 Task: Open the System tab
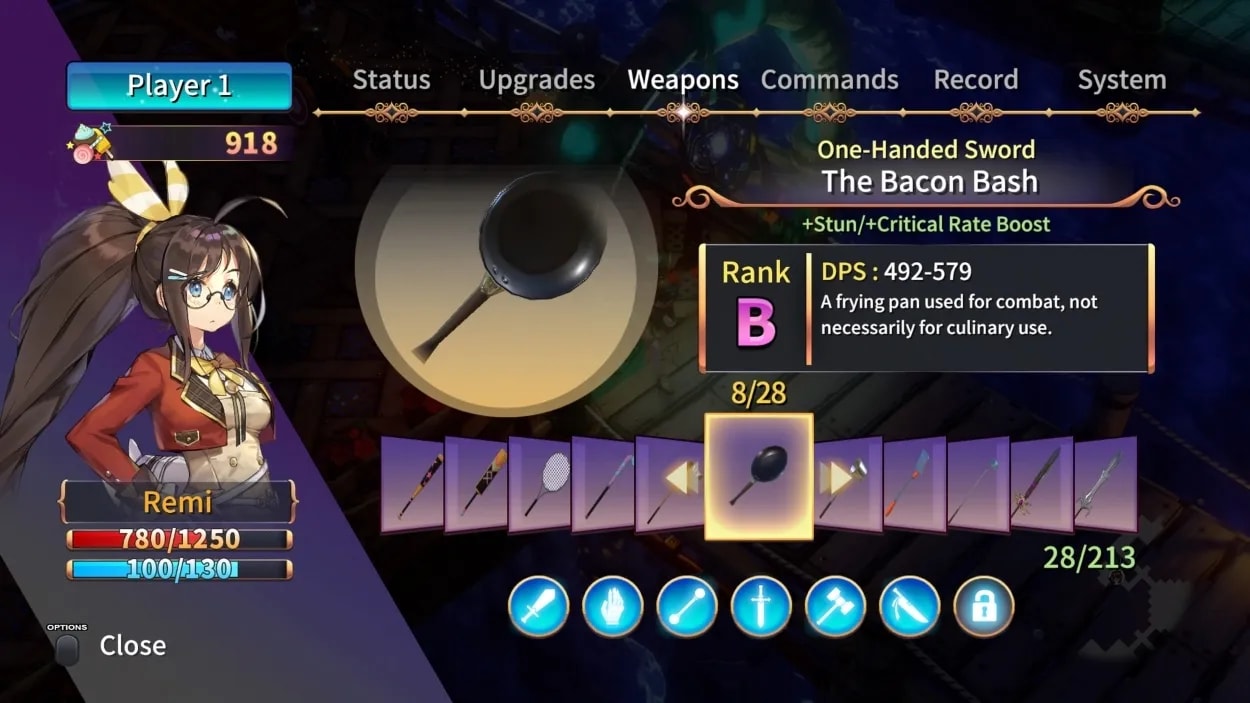(x=1121, y=80)
